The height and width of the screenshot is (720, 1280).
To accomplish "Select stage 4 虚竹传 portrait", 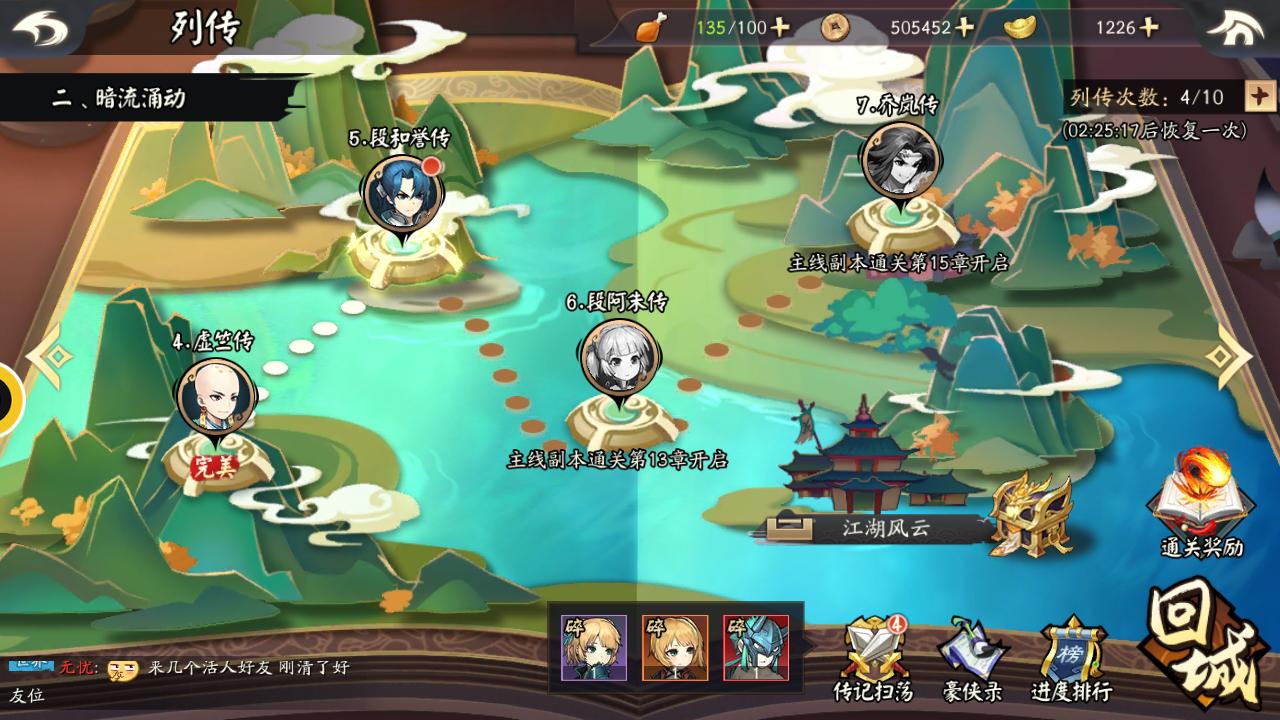I will [216, 396].
